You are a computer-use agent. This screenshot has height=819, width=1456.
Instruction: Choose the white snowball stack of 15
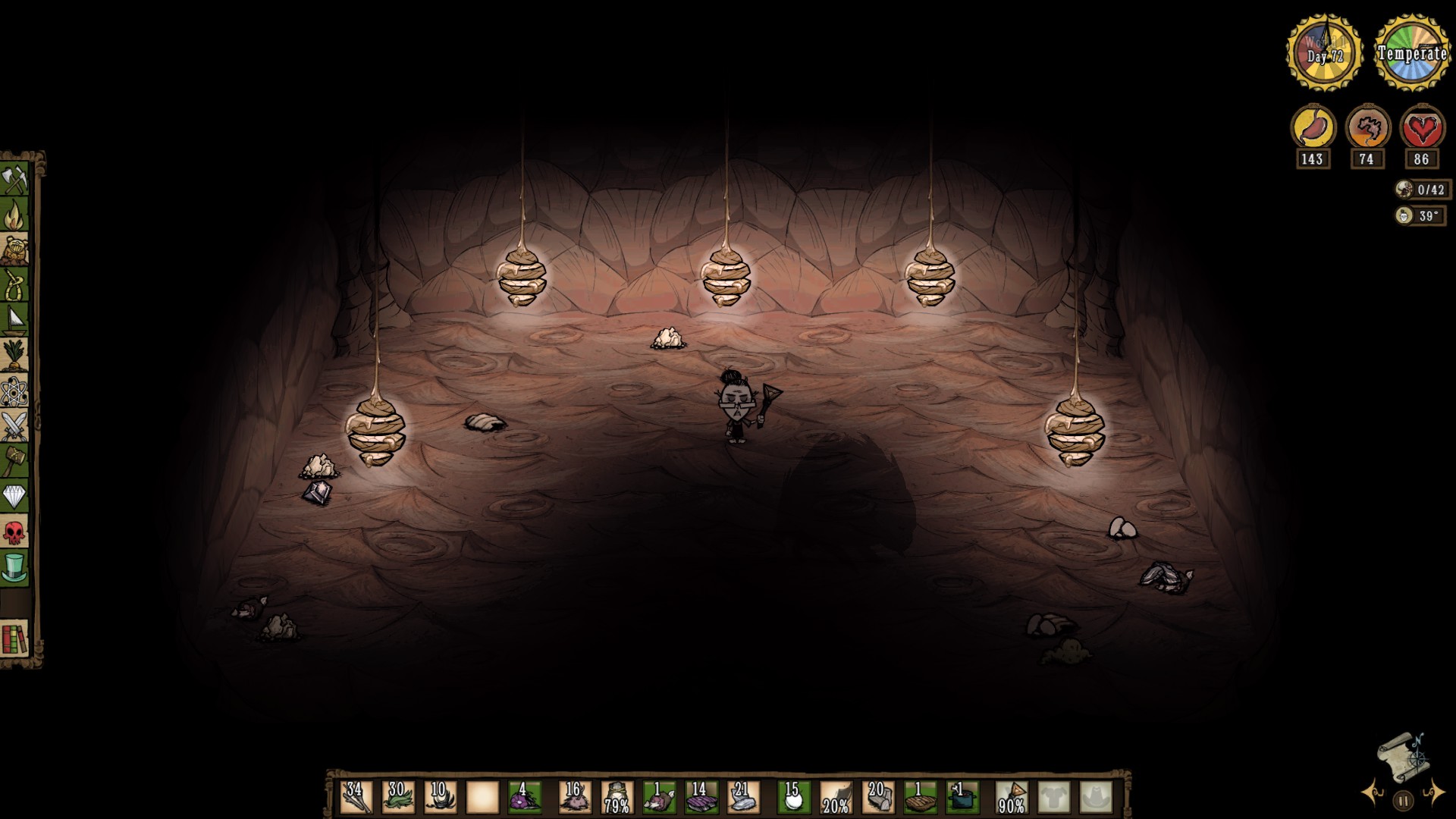(793, 797)
